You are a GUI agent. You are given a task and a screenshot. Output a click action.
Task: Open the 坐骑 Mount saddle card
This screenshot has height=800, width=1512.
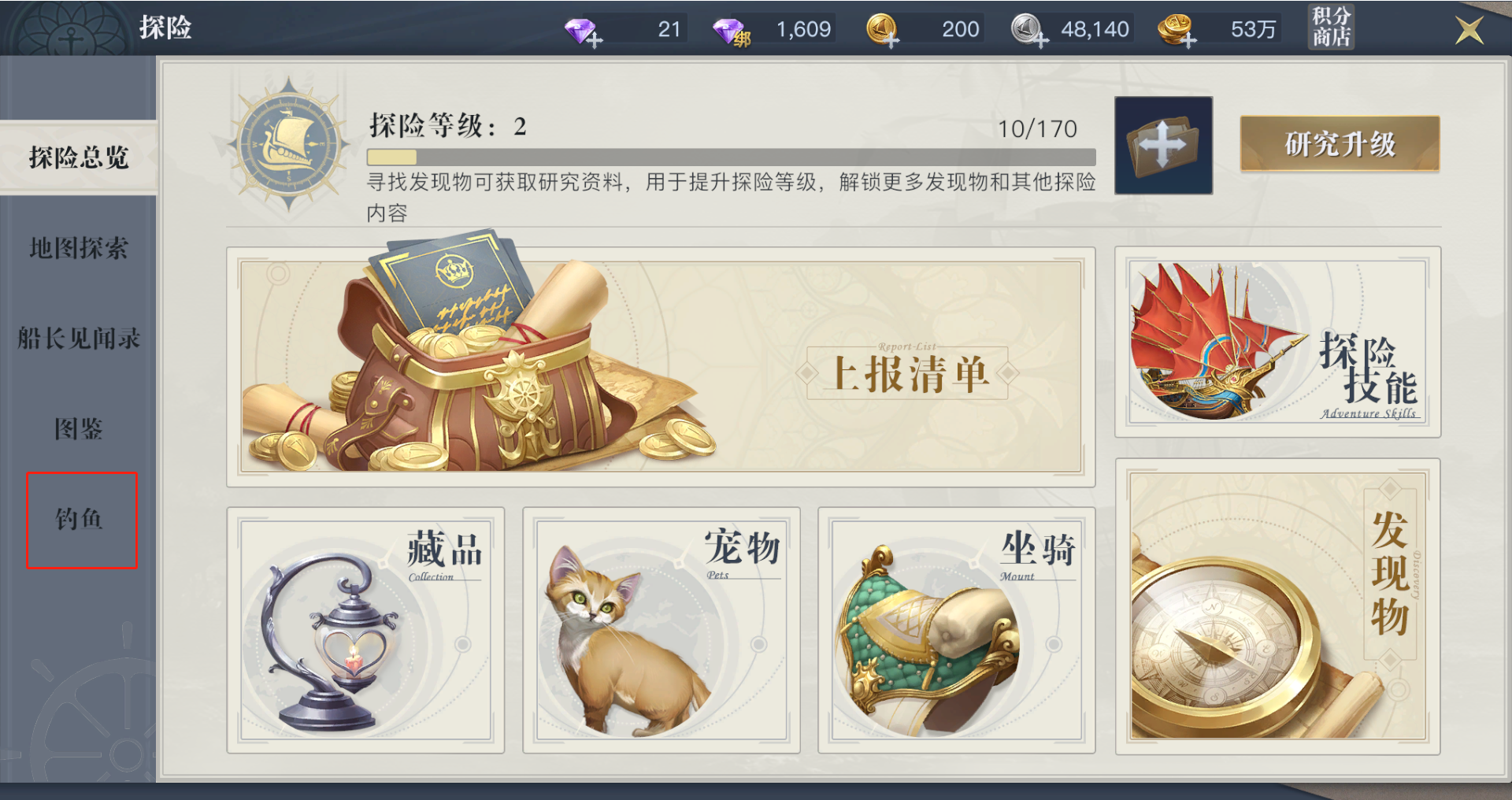coord(957,630)
